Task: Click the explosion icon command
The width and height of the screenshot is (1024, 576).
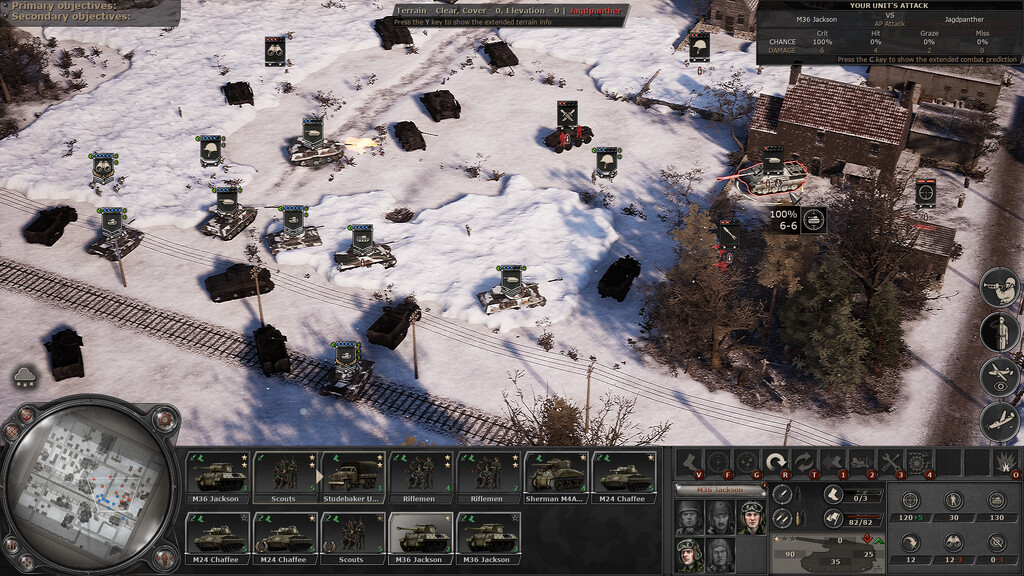Action: pos(1003,462)
